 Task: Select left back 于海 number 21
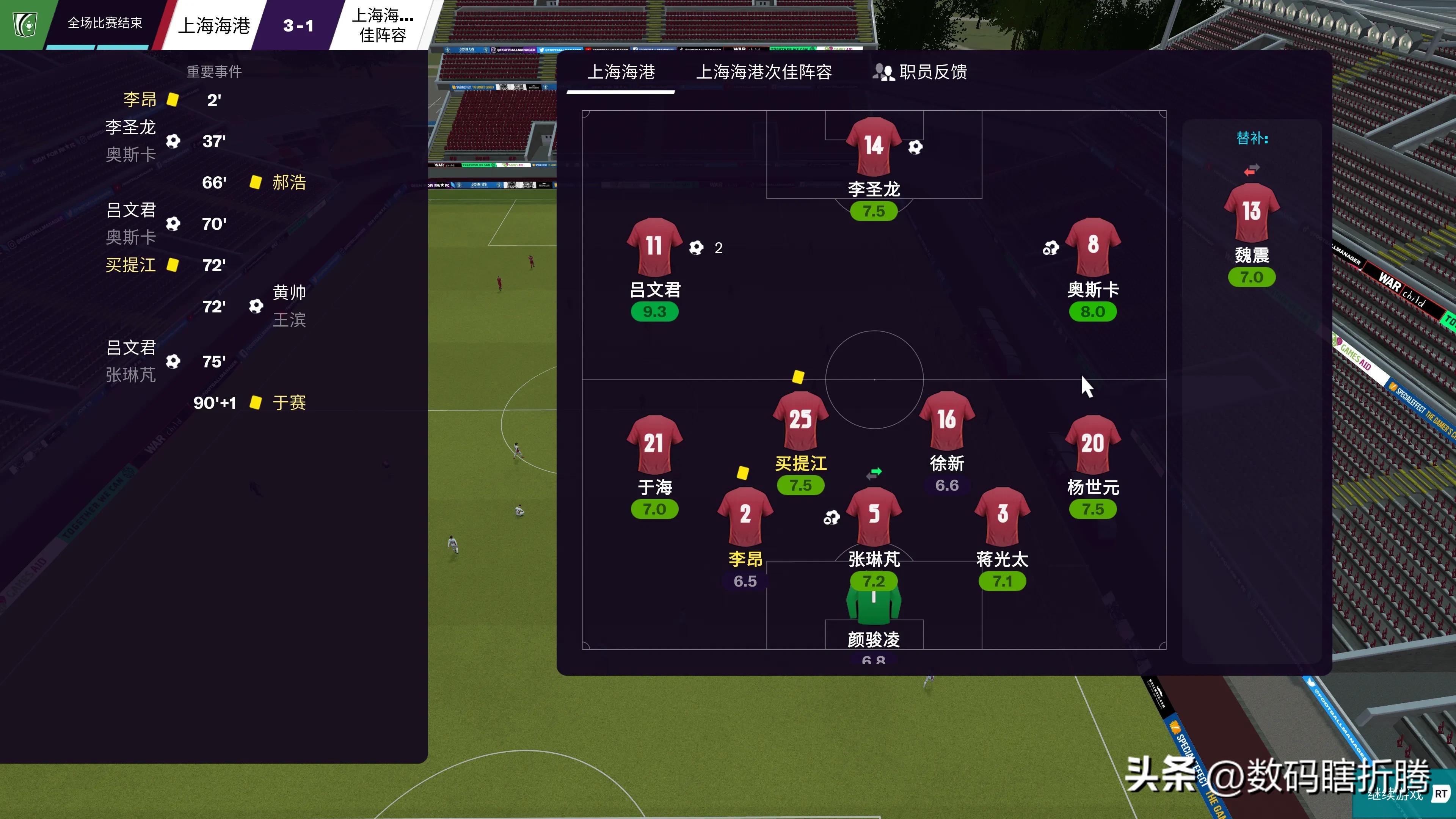[654, 444]
